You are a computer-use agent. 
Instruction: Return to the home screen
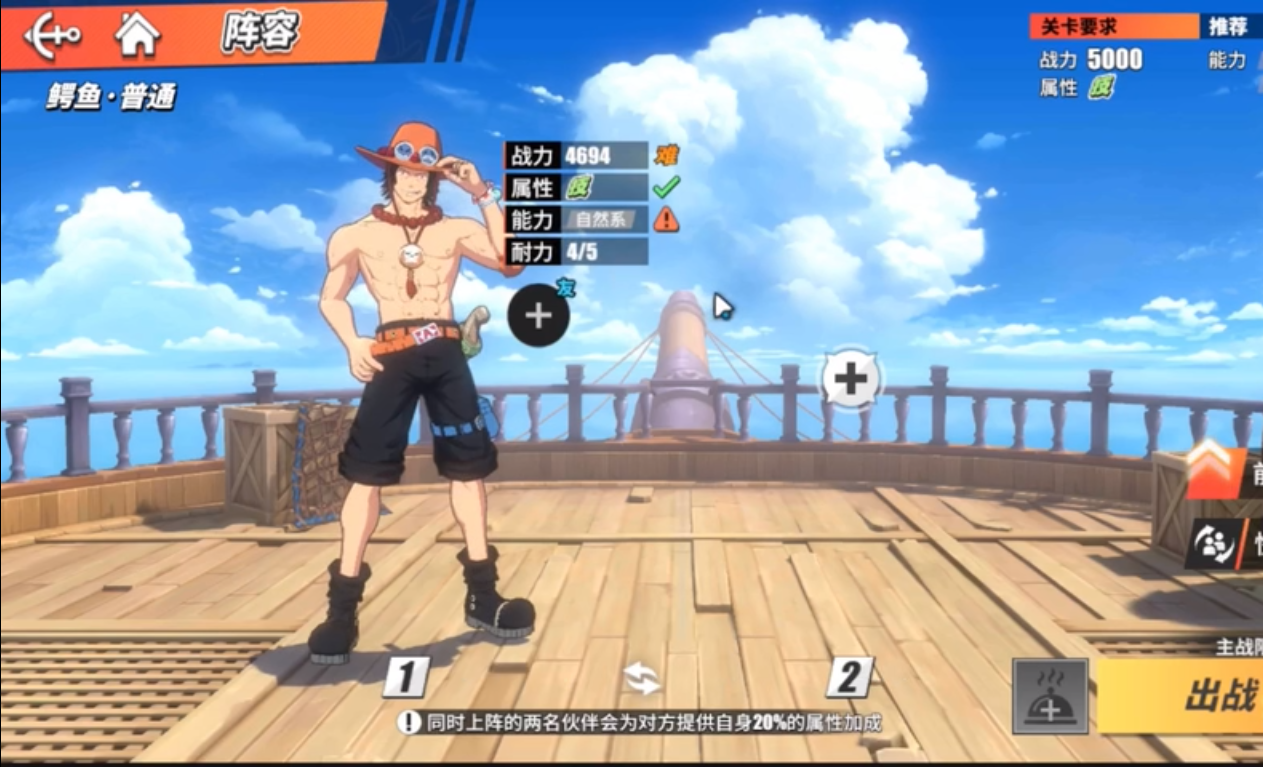click(137, 35)
